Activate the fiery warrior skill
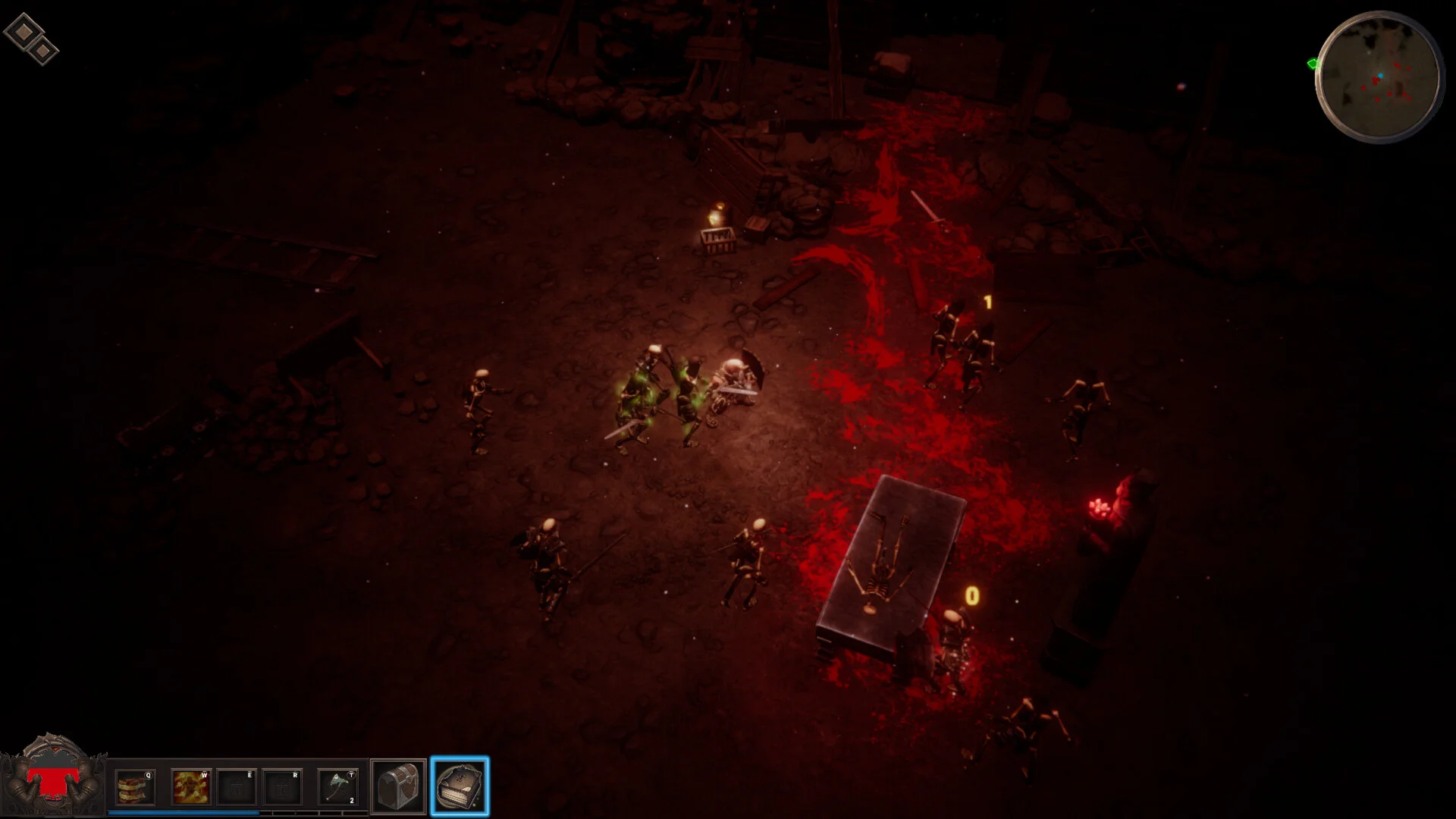 tap(190, 787)
